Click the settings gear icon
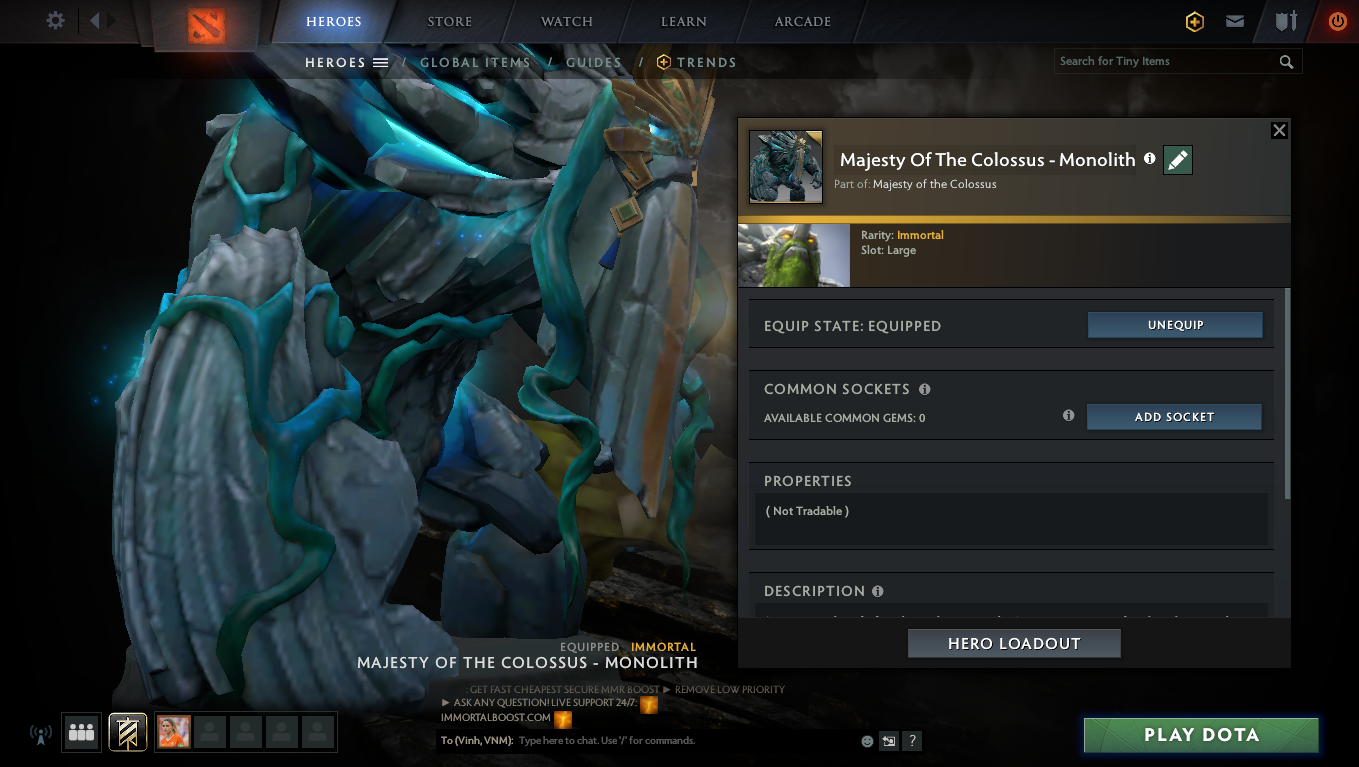 (56, 18)
